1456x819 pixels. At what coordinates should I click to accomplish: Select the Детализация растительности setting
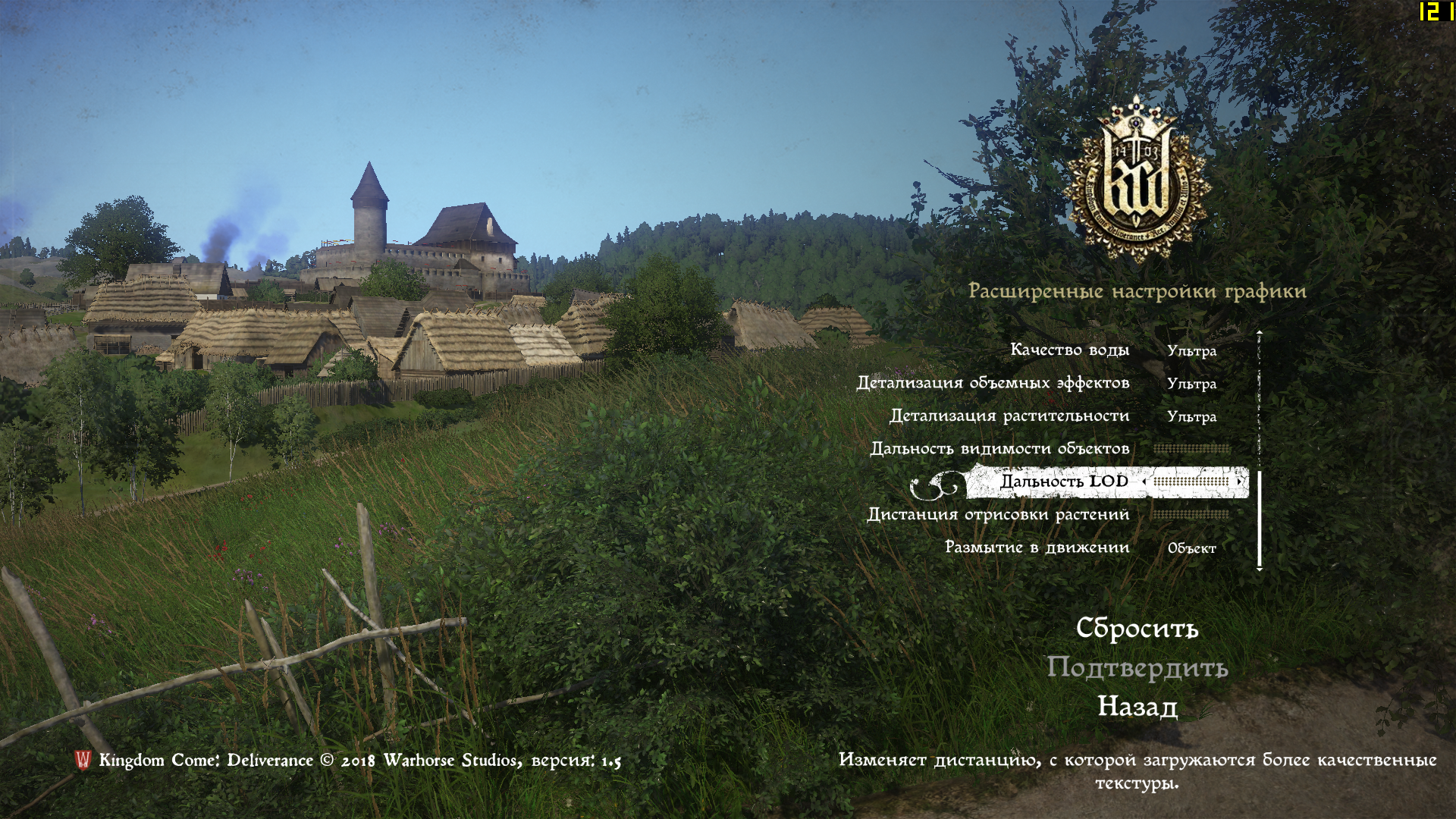coord(1009,416)
